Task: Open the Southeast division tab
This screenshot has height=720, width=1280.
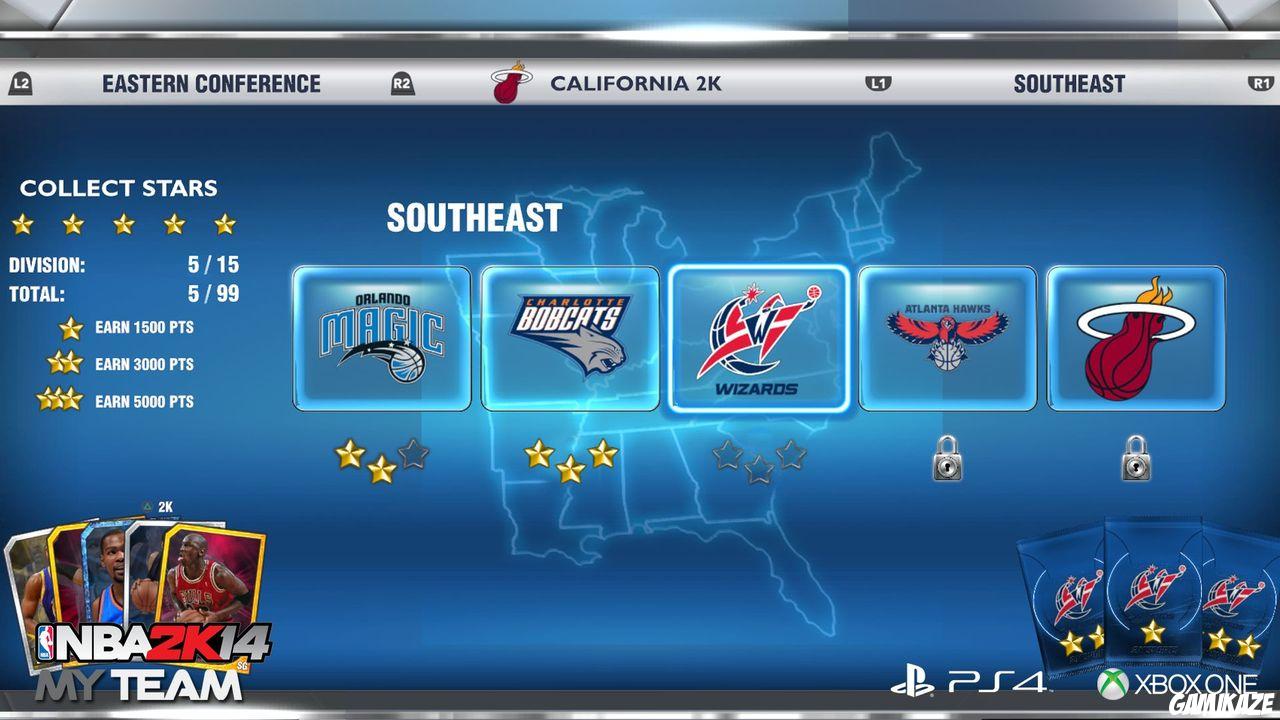Action: click(1069, 84)
